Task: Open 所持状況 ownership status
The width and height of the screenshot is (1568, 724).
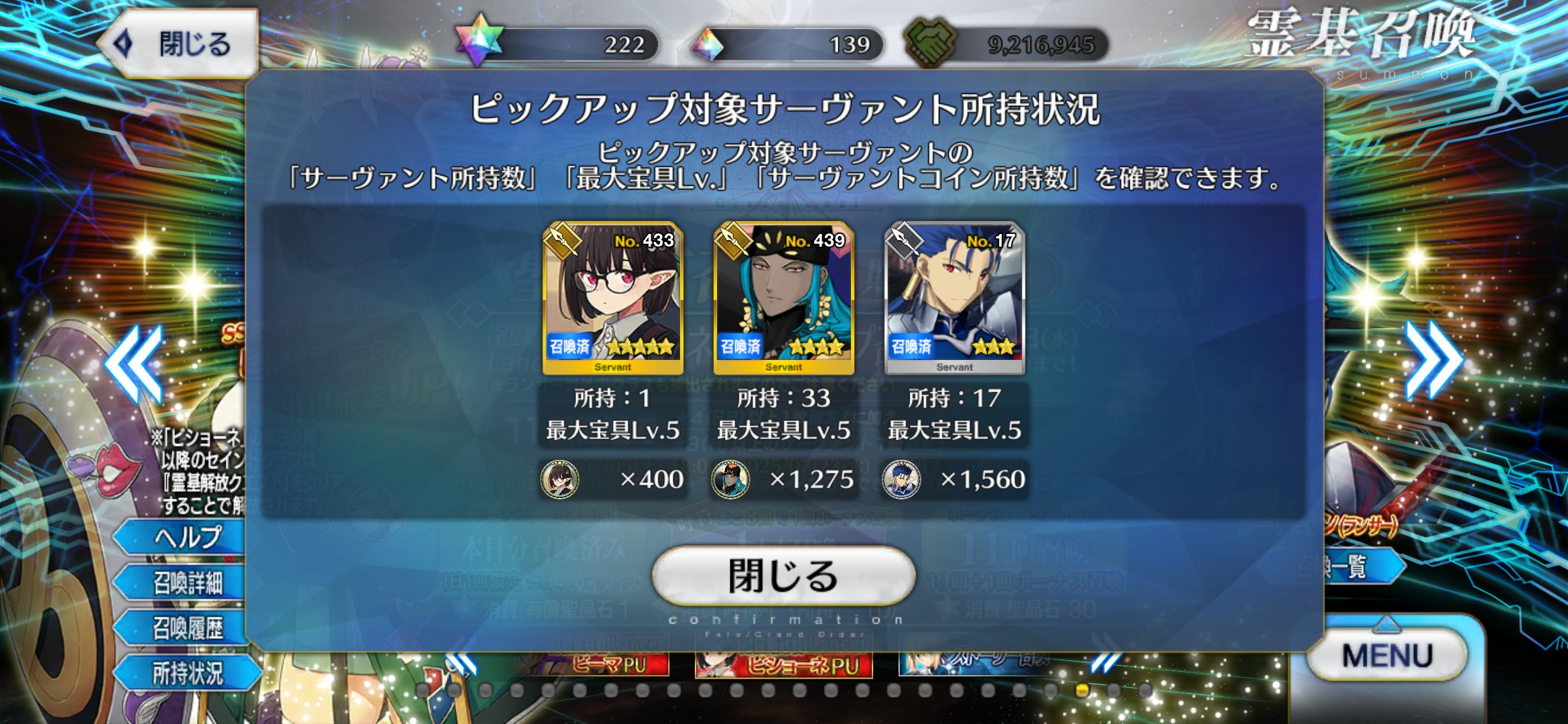Action: point(188,673)
